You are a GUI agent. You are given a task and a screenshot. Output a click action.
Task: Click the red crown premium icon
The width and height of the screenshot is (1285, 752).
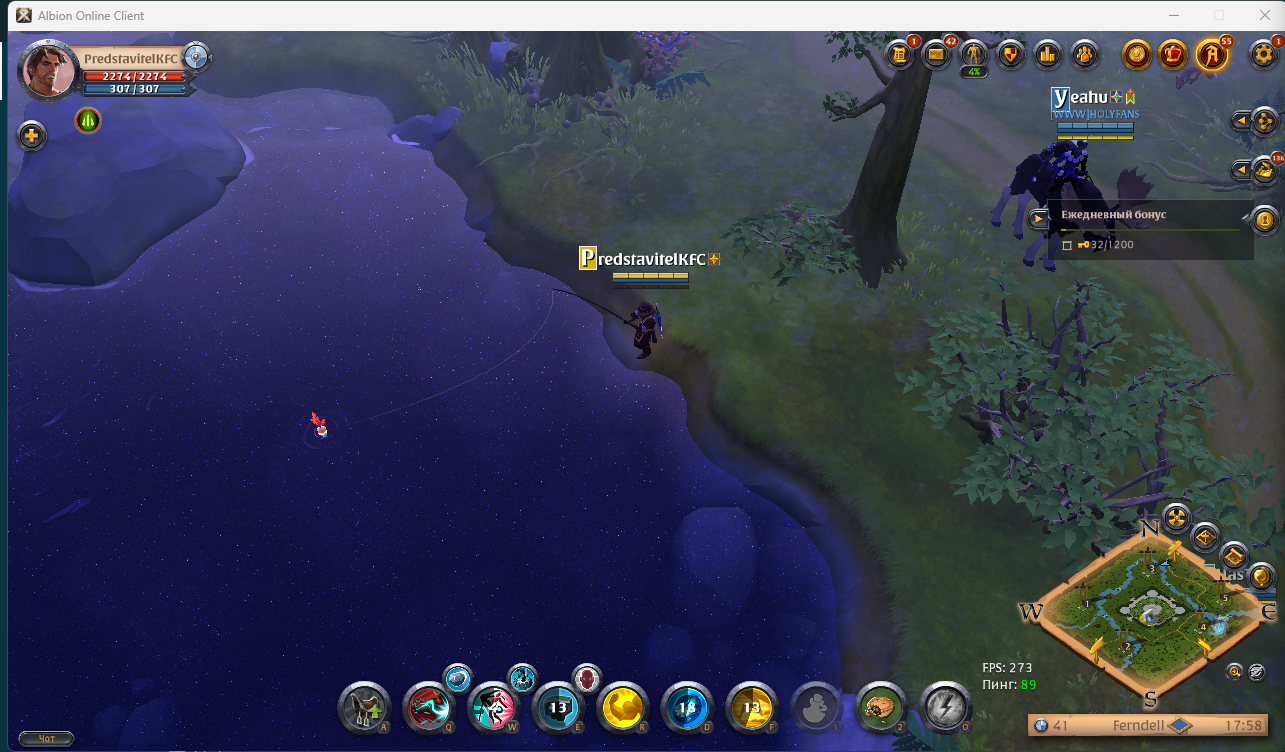point(1173,54)
